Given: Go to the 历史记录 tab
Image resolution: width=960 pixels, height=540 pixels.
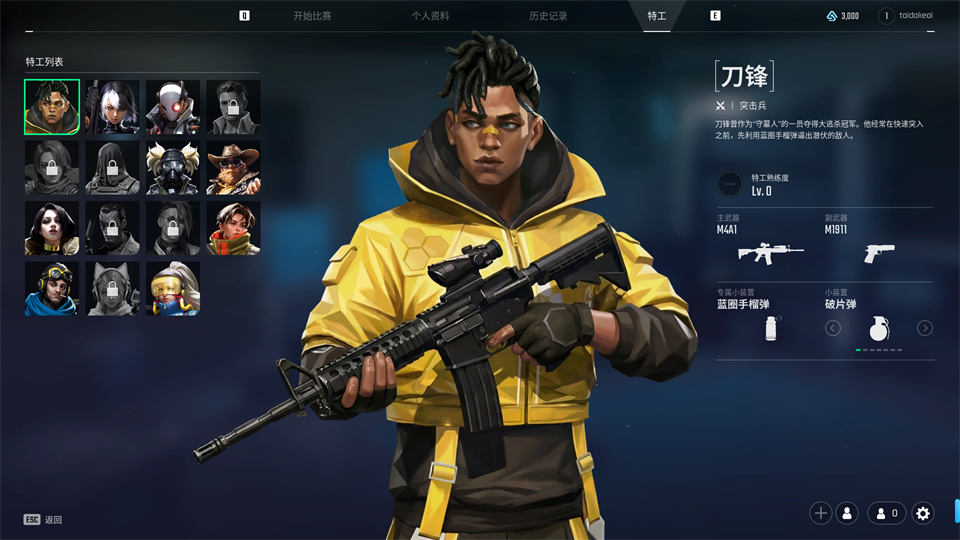Looking at the screenshot, I should 548,16.
